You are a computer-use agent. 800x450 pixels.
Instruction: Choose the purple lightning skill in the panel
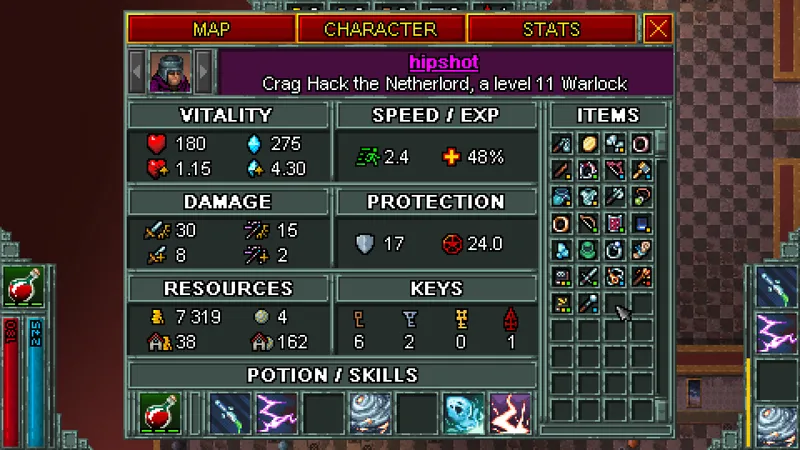[277, 412]
